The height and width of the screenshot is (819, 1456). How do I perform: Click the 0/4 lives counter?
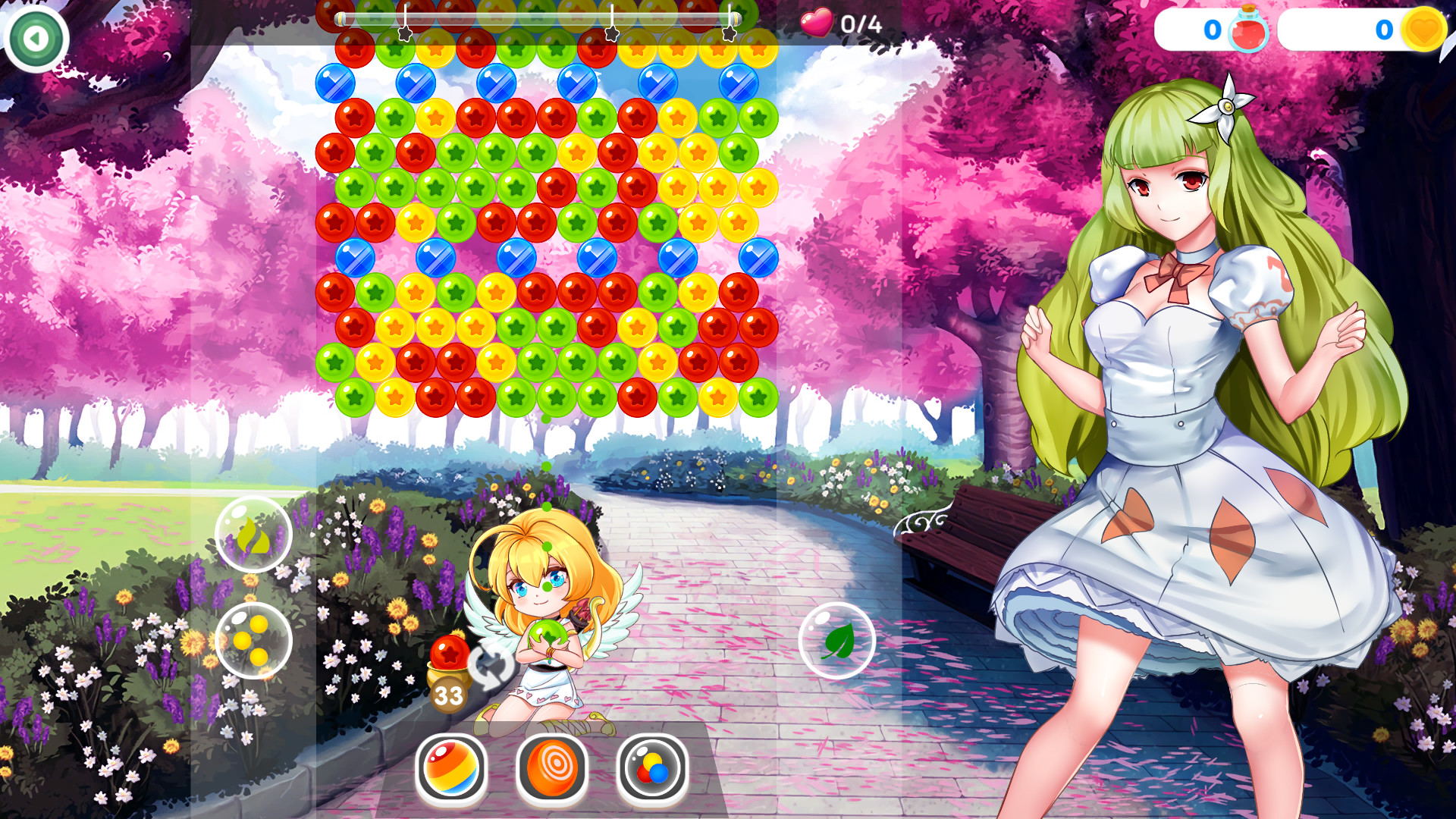tap(861, 24)
